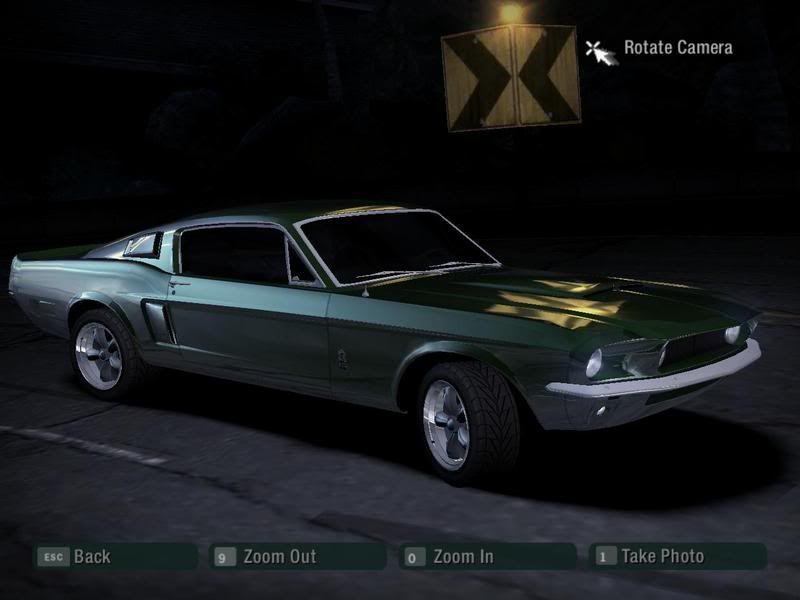800x600 pixels.
Task: Take a photo of the car
Action: 676,556
